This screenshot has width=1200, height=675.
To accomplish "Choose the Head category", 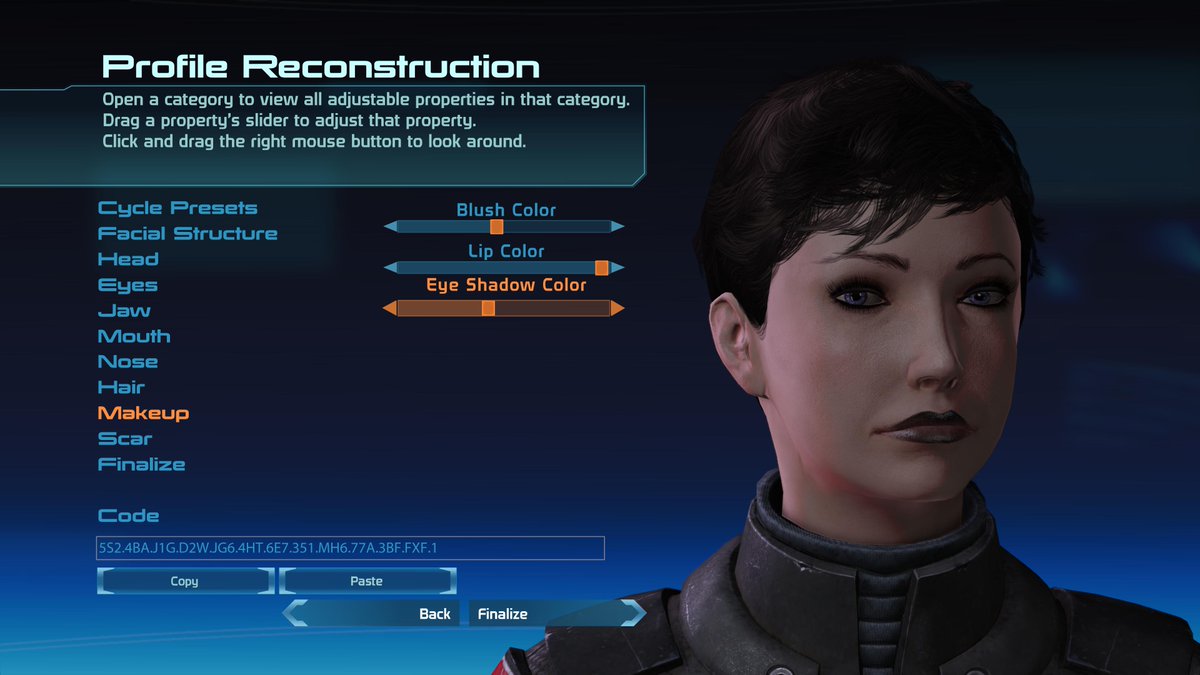I will point(128,259).
